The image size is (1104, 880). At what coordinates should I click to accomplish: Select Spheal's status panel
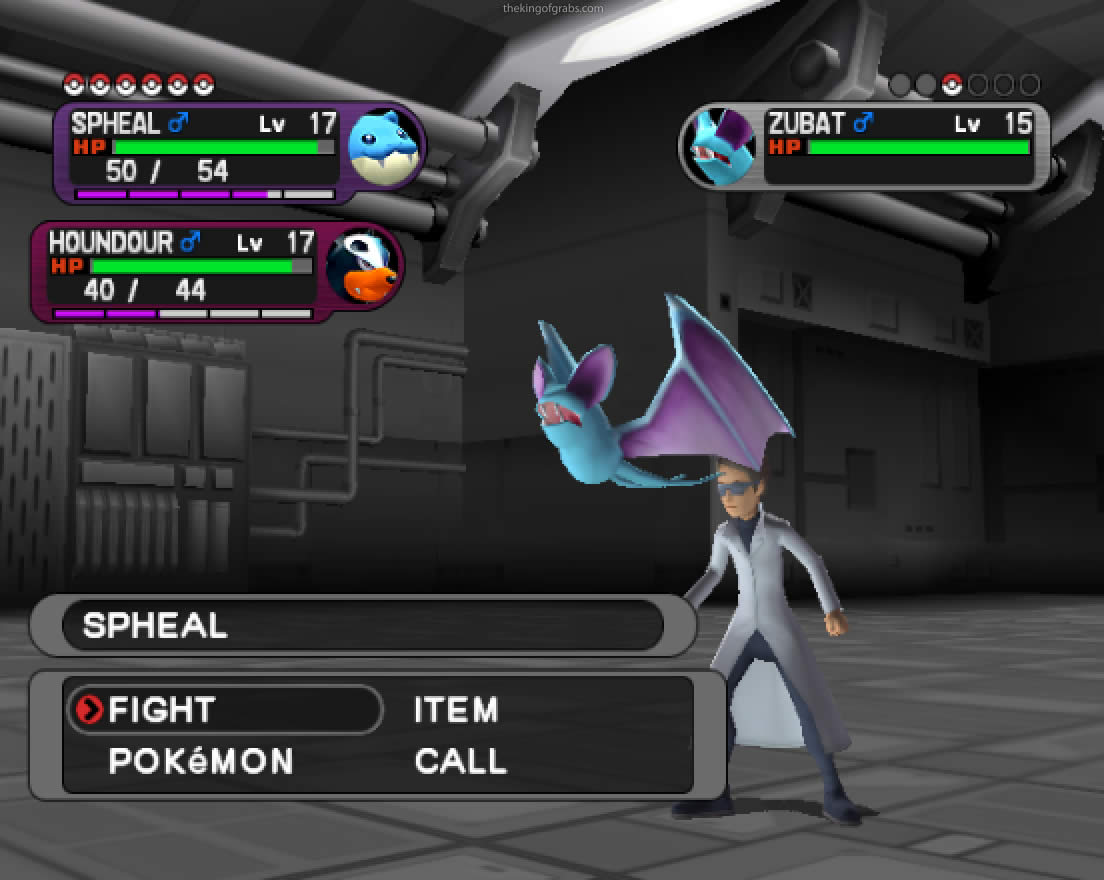(238, 152)
